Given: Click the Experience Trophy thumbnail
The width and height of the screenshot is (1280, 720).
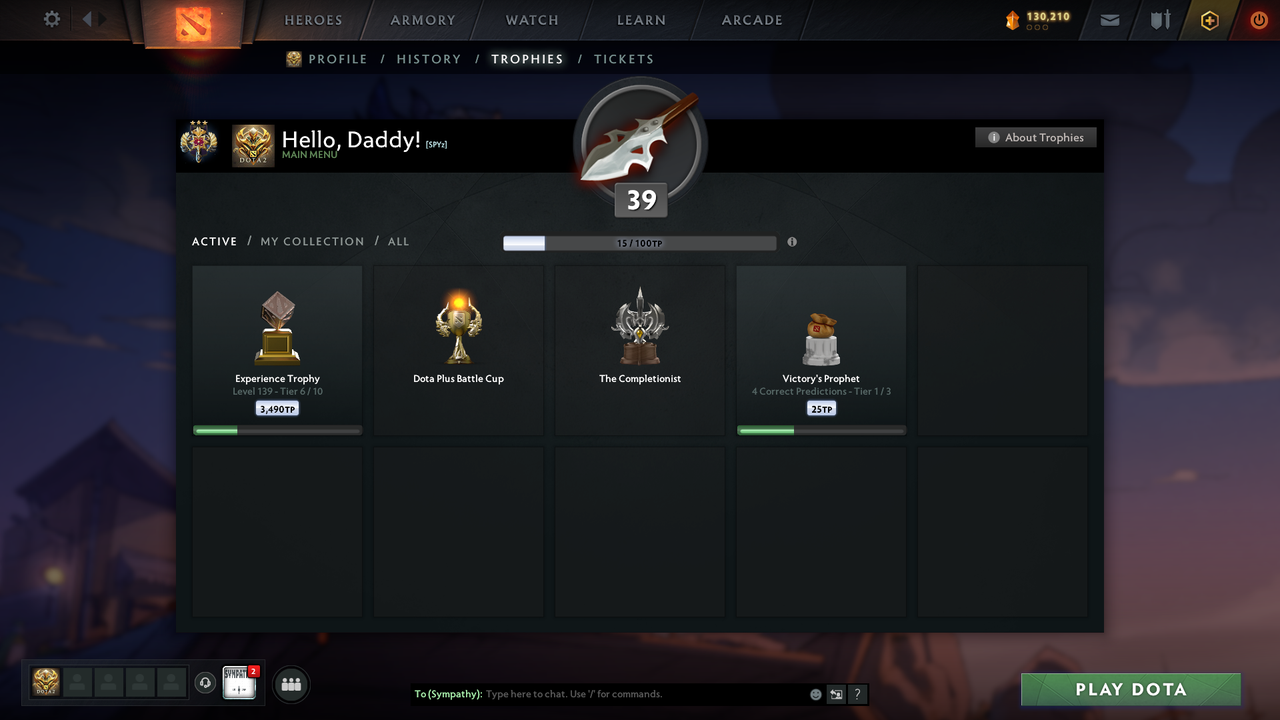Looking at the screenshot, I should [277, 325].
